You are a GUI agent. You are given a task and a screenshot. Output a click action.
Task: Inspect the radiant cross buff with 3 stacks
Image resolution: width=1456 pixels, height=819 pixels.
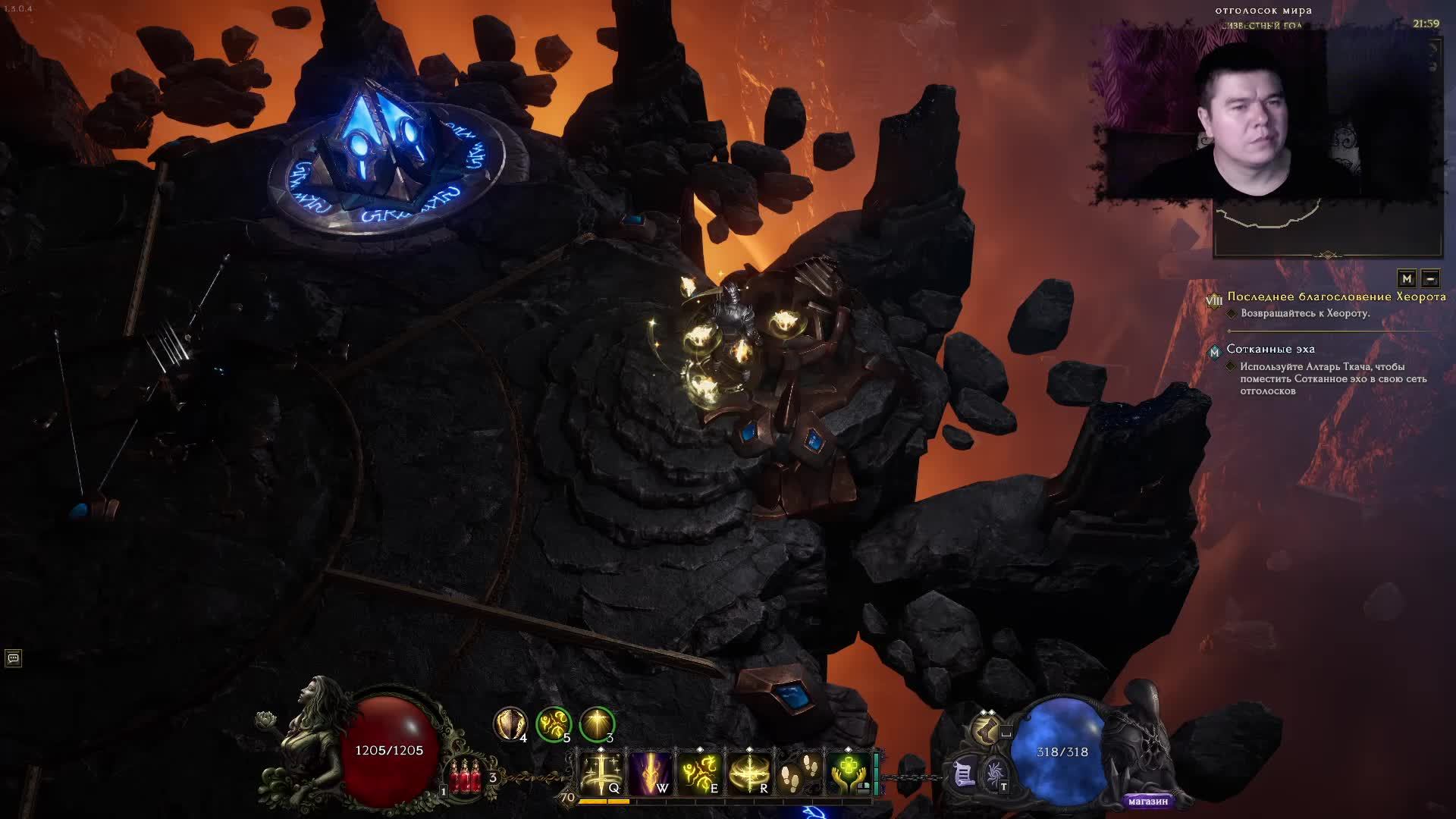click(597, 723)
